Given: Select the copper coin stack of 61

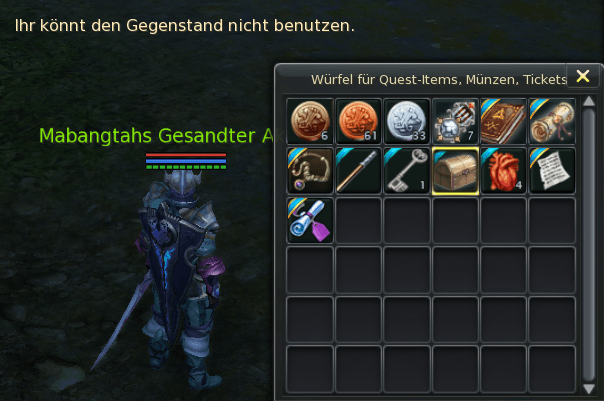Looking at the screenshot, I should coord(358,121).
